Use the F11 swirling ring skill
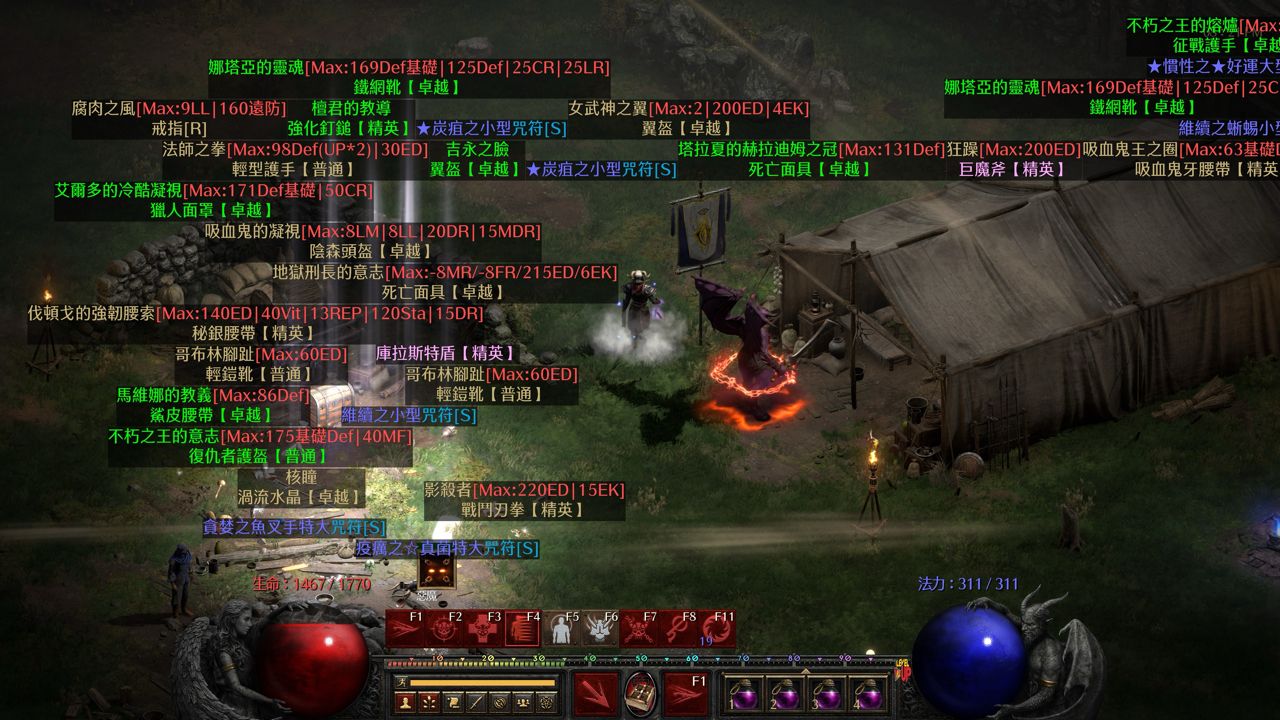Viewport: 1280px width, 720px height. (717, 630)
